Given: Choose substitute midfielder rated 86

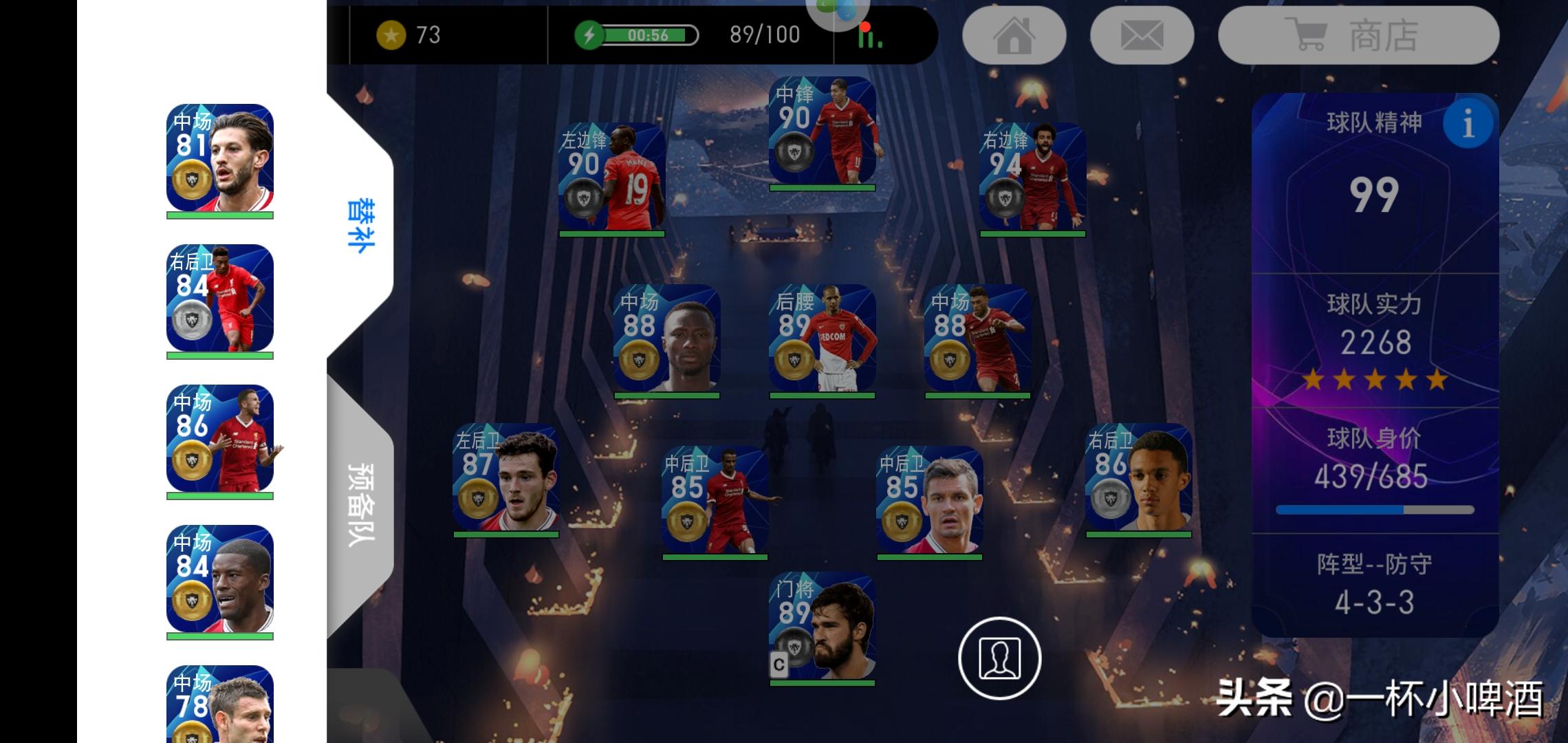Looking at the screenshot, I should (x=220, y=439).
